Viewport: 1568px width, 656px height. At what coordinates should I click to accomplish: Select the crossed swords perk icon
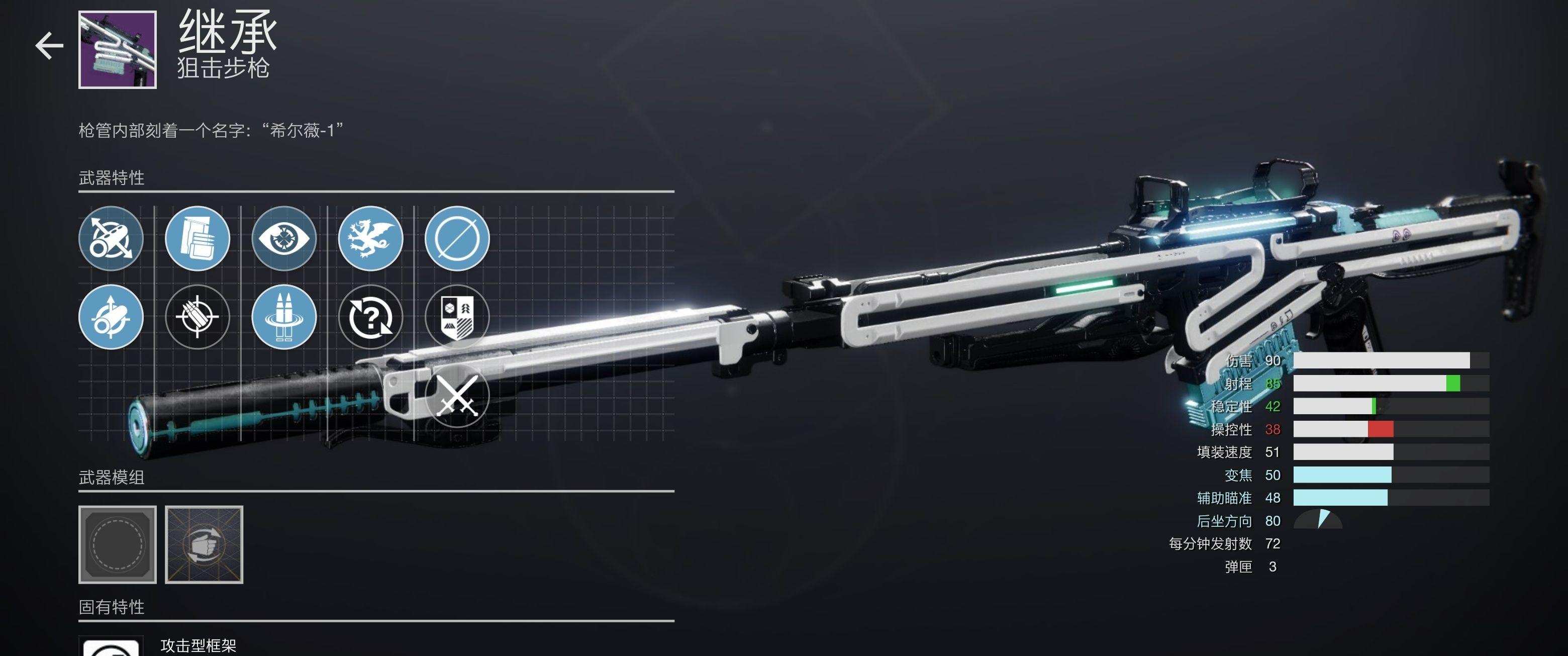point(456,396)
